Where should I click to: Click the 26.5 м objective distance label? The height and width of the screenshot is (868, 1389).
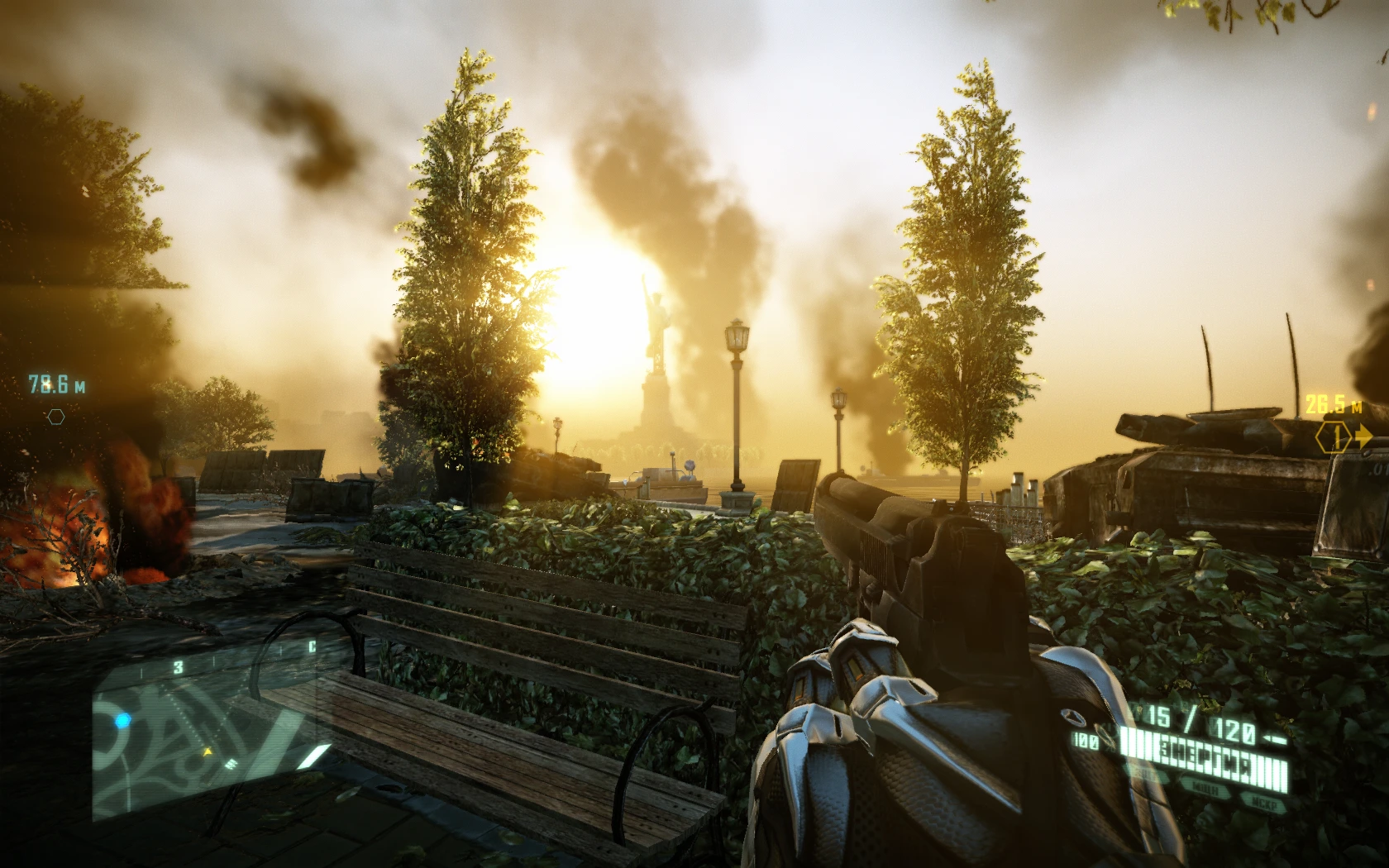point(1333,403)
